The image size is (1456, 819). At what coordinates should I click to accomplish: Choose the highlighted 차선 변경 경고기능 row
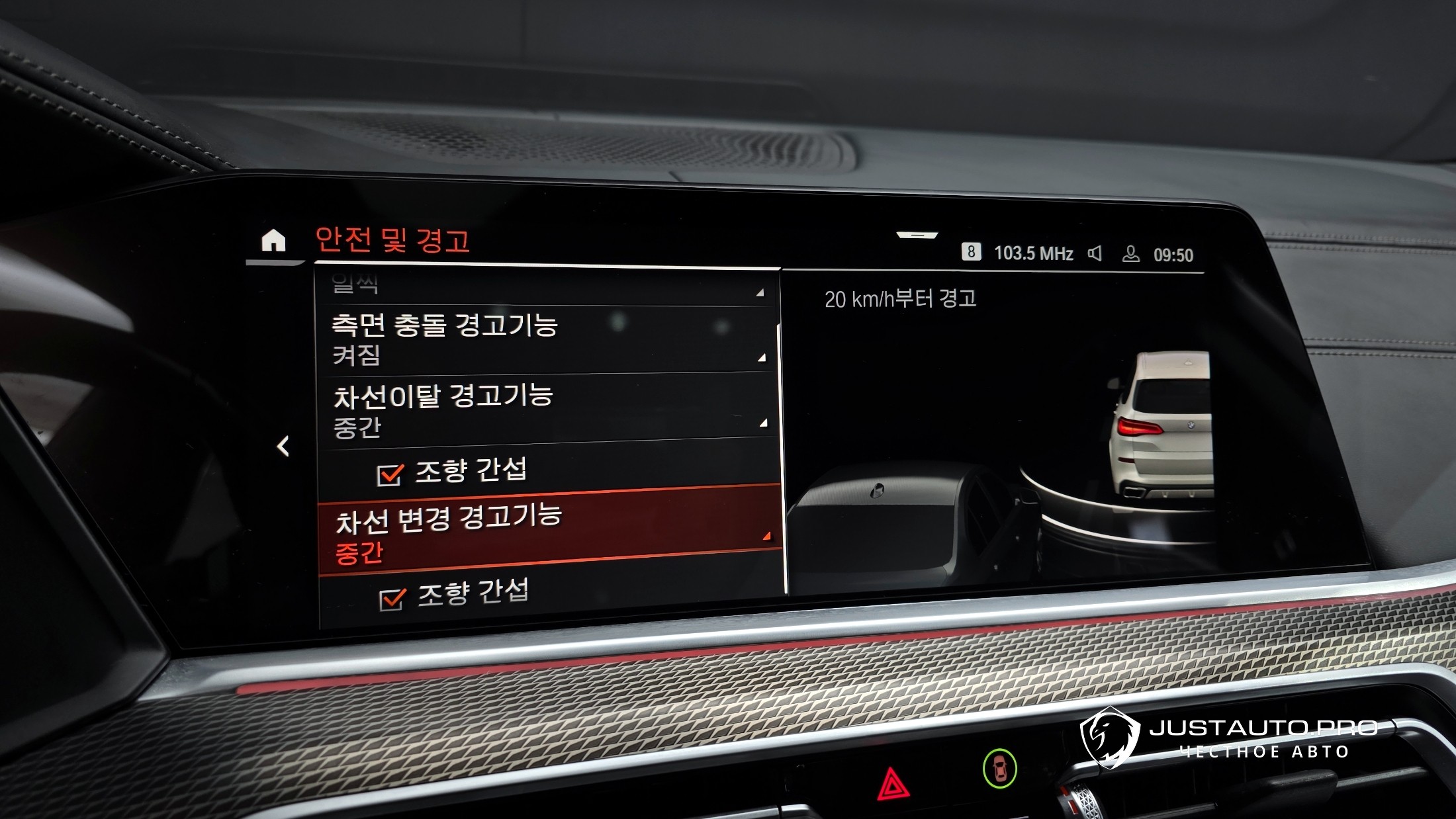point(549,531)
